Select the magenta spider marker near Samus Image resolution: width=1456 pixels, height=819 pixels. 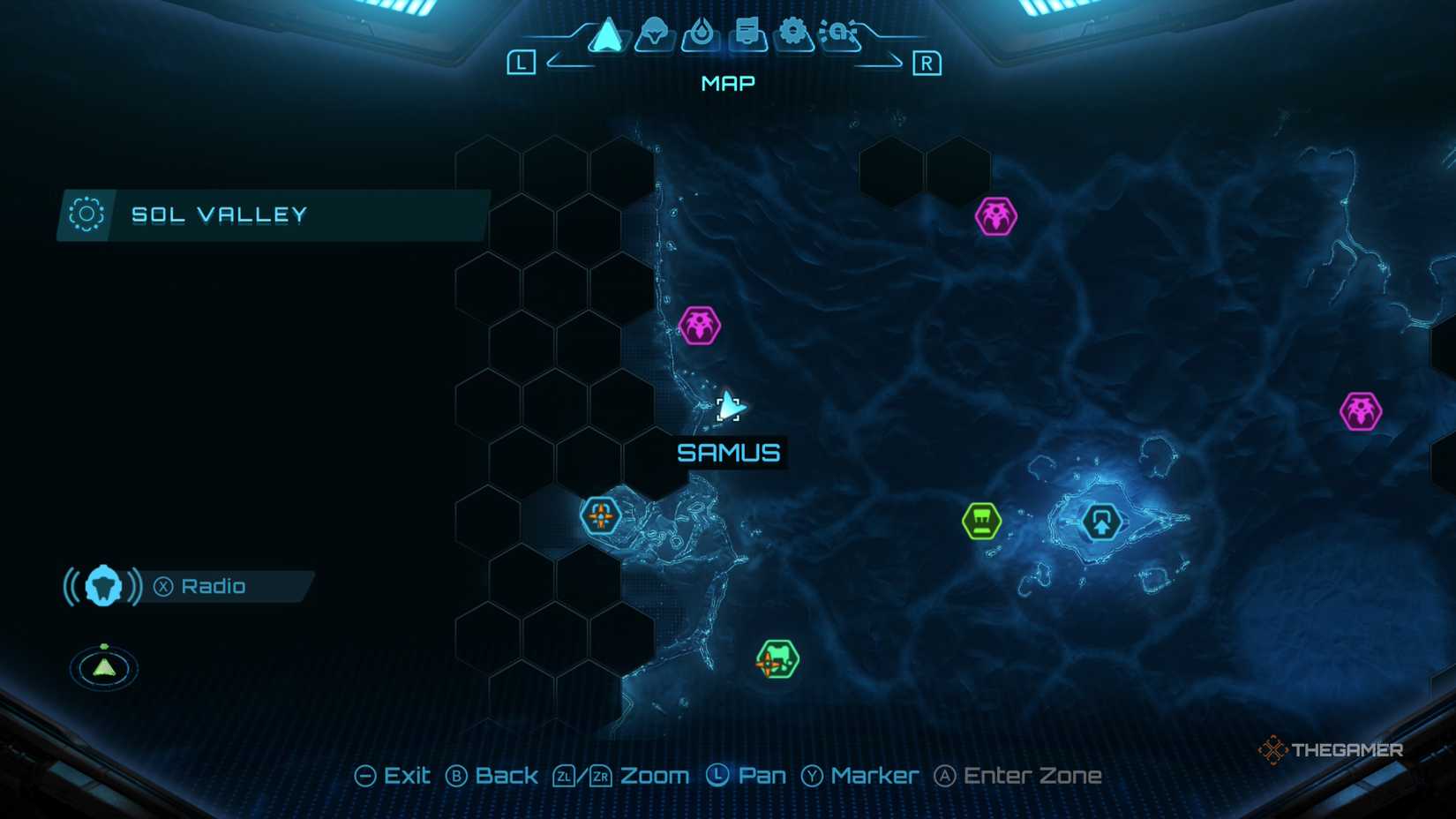tap(698, 326)
